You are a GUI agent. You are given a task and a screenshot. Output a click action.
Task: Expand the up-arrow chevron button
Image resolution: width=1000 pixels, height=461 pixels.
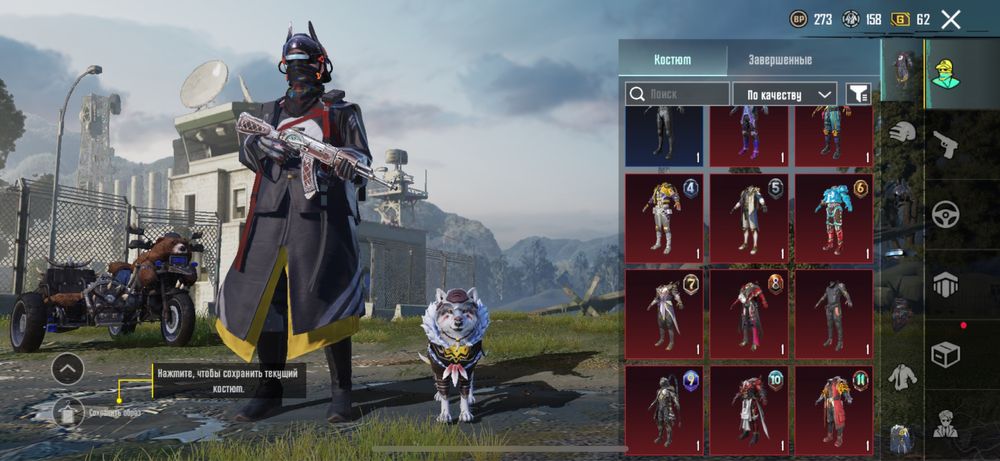67,369
